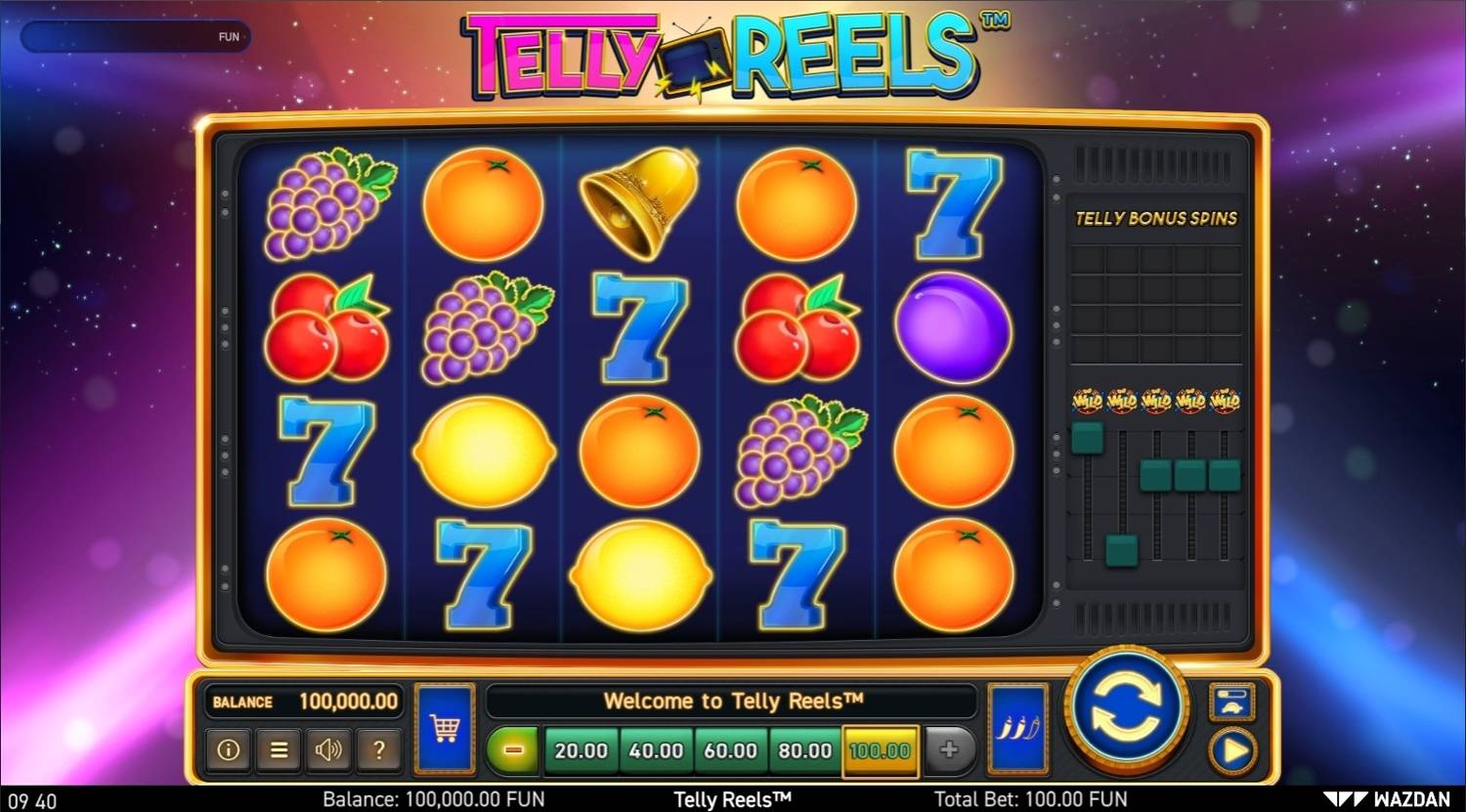This screenshot has width=1466, height=812.
Task: Decrease the bet with the minus button
Action: (x=512, y=751)
